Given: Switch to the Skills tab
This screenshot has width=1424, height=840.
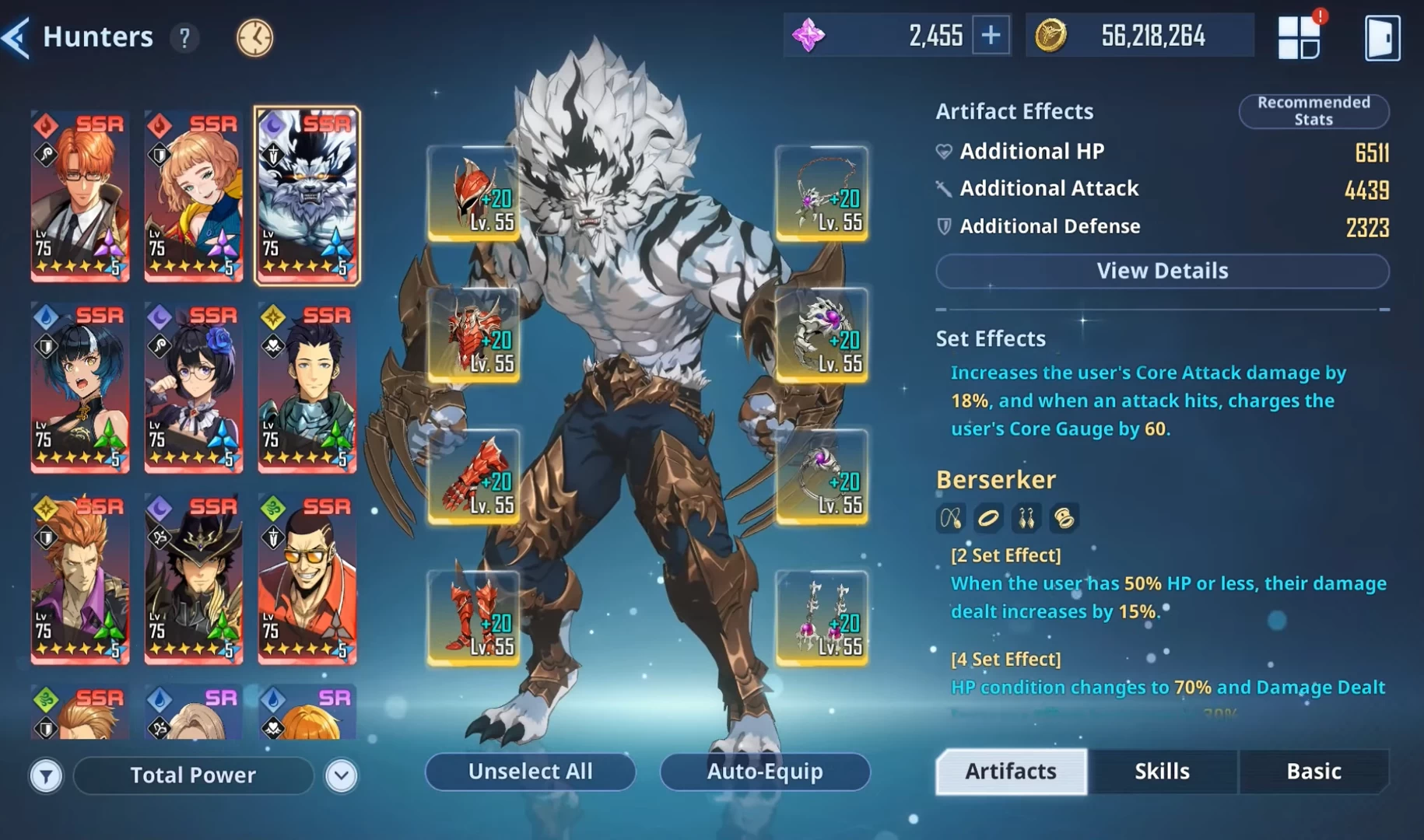Looking at the screenshot, I should click(1162, 771).
